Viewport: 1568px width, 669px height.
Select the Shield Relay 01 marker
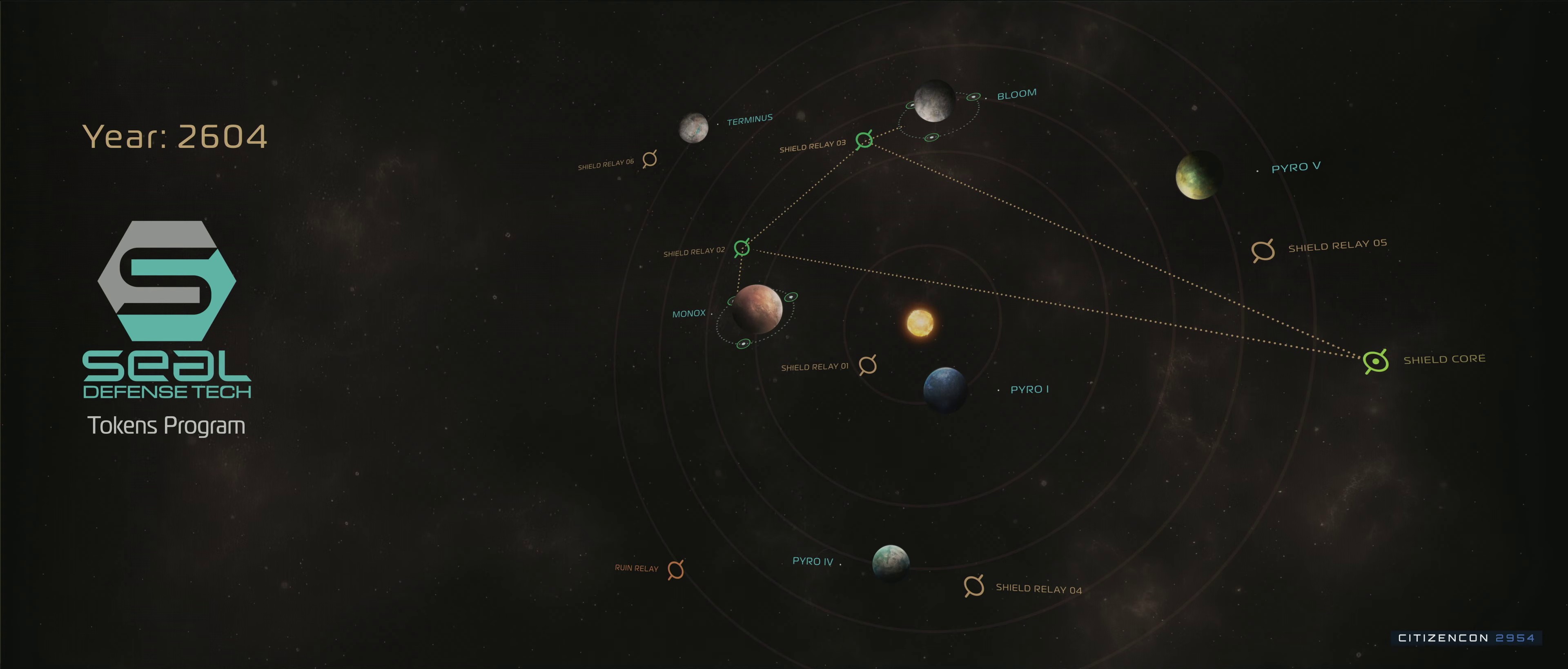click(x=867, y=365)
